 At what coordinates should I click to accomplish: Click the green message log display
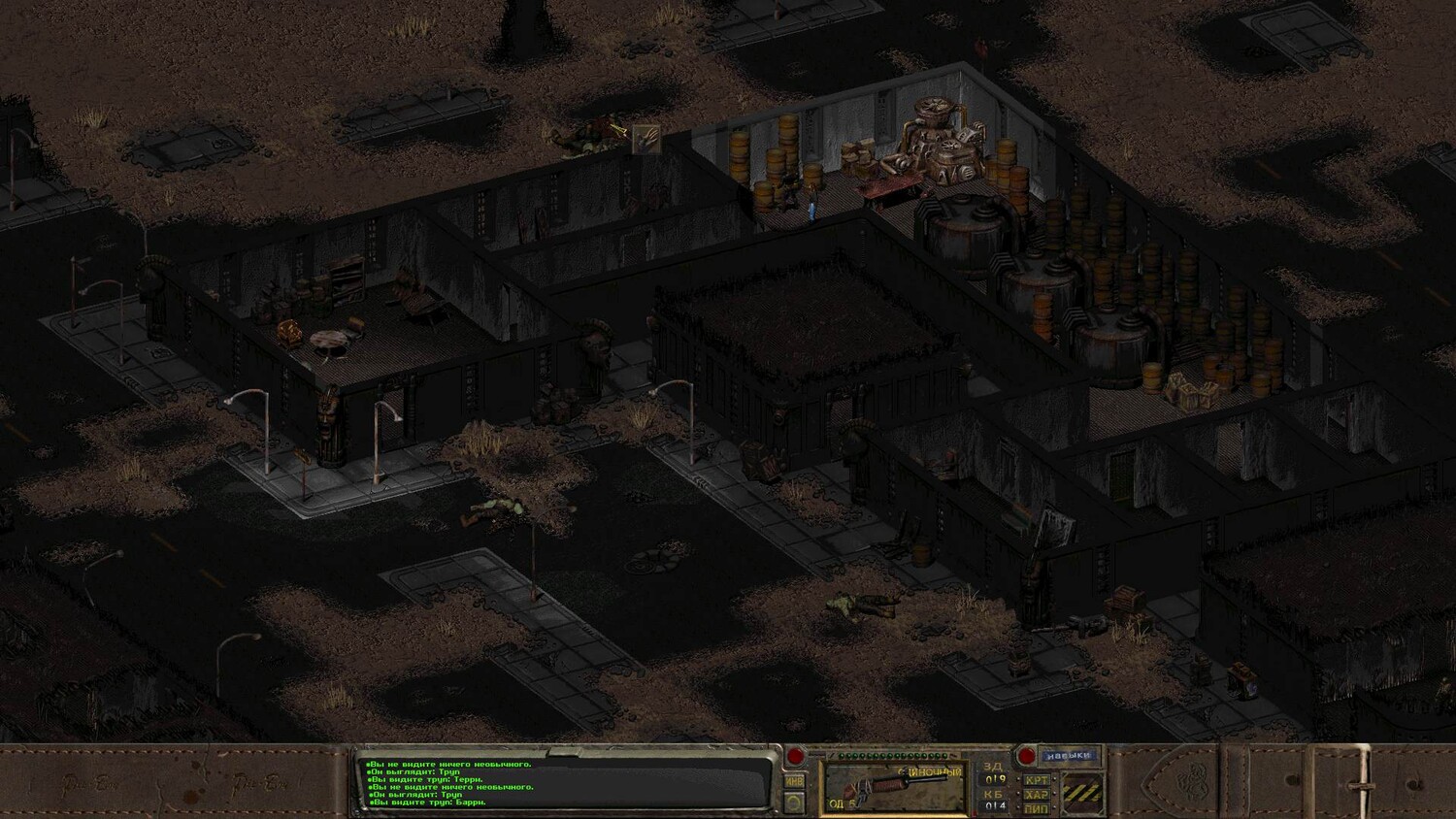(x=563, y=782)
